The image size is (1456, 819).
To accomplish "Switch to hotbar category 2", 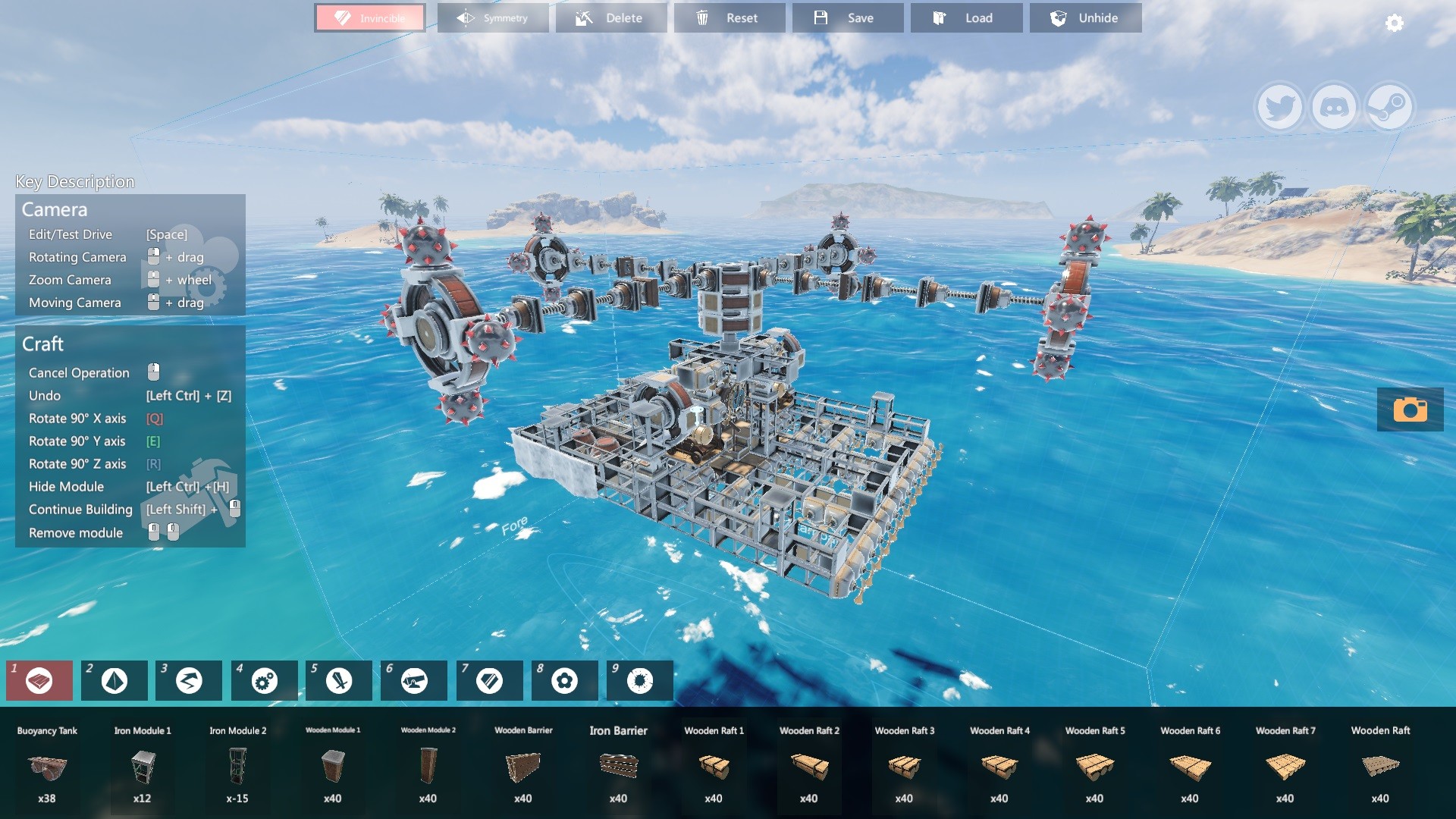I will coord(114,680).
